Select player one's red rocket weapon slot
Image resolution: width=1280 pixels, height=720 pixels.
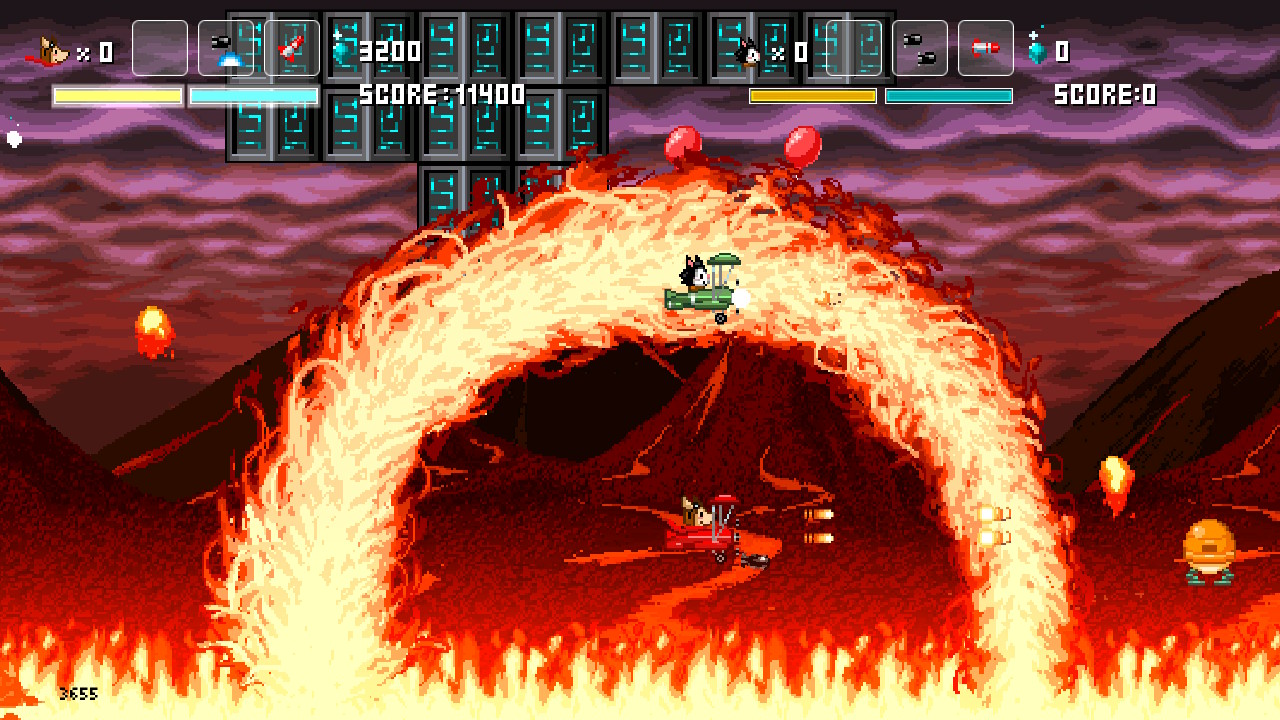click(x=292, y=48)
